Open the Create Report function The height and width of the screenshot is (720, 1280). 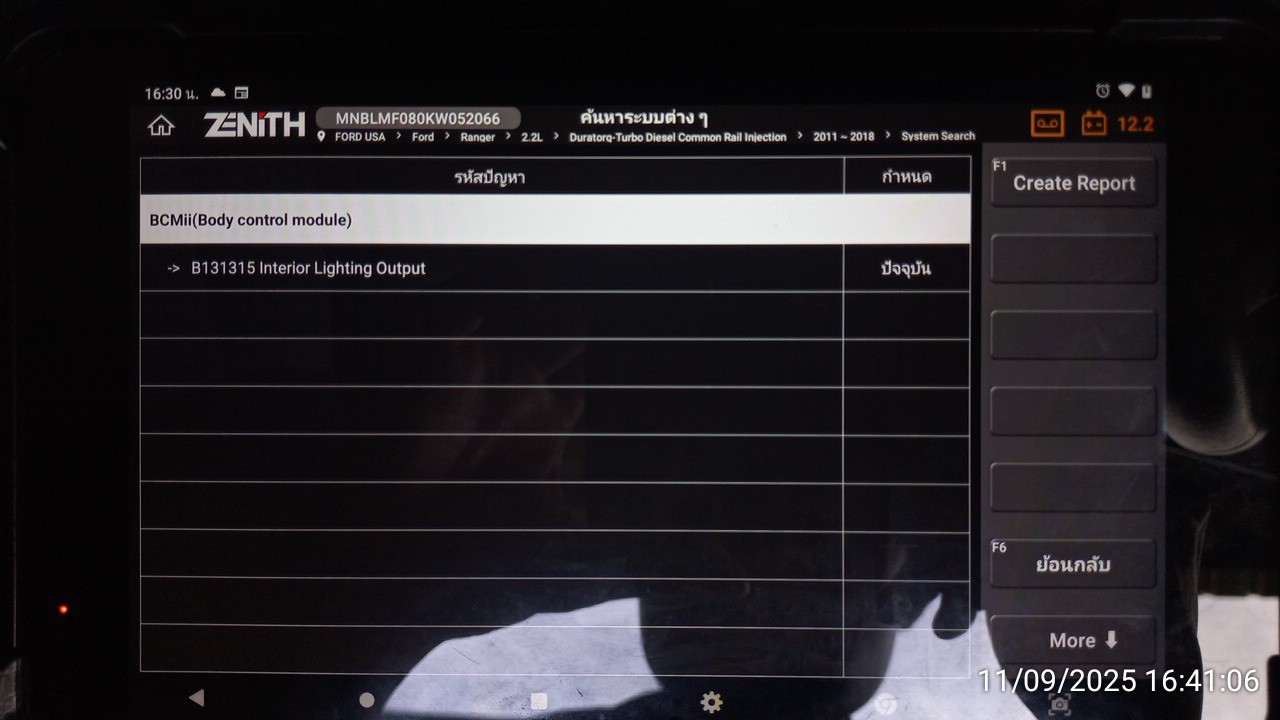[x=1073, y=183]
